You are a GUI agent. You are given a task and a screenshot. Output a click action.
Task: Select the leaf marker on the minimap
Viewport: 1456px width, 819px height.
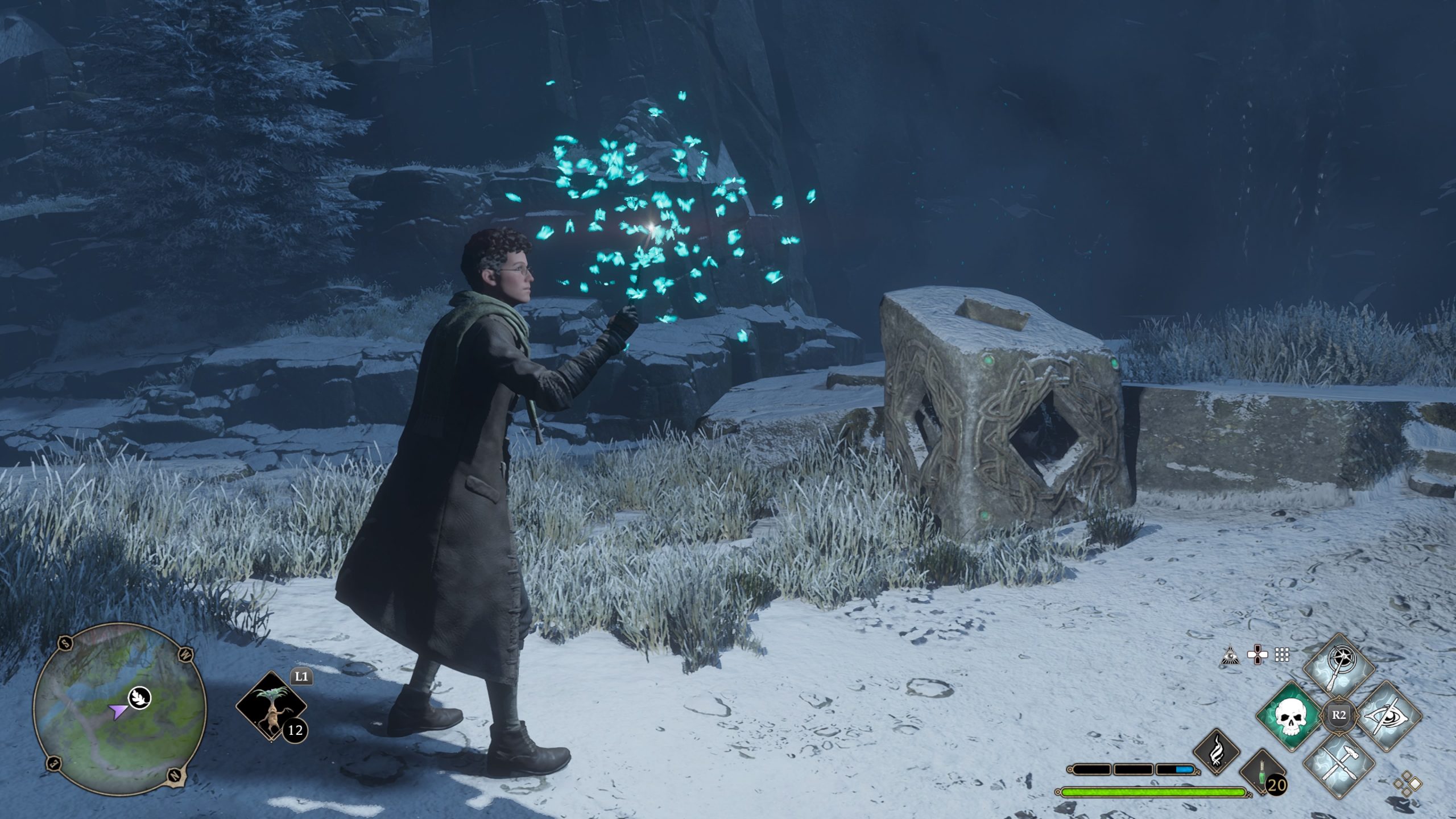tap(139, 696)
